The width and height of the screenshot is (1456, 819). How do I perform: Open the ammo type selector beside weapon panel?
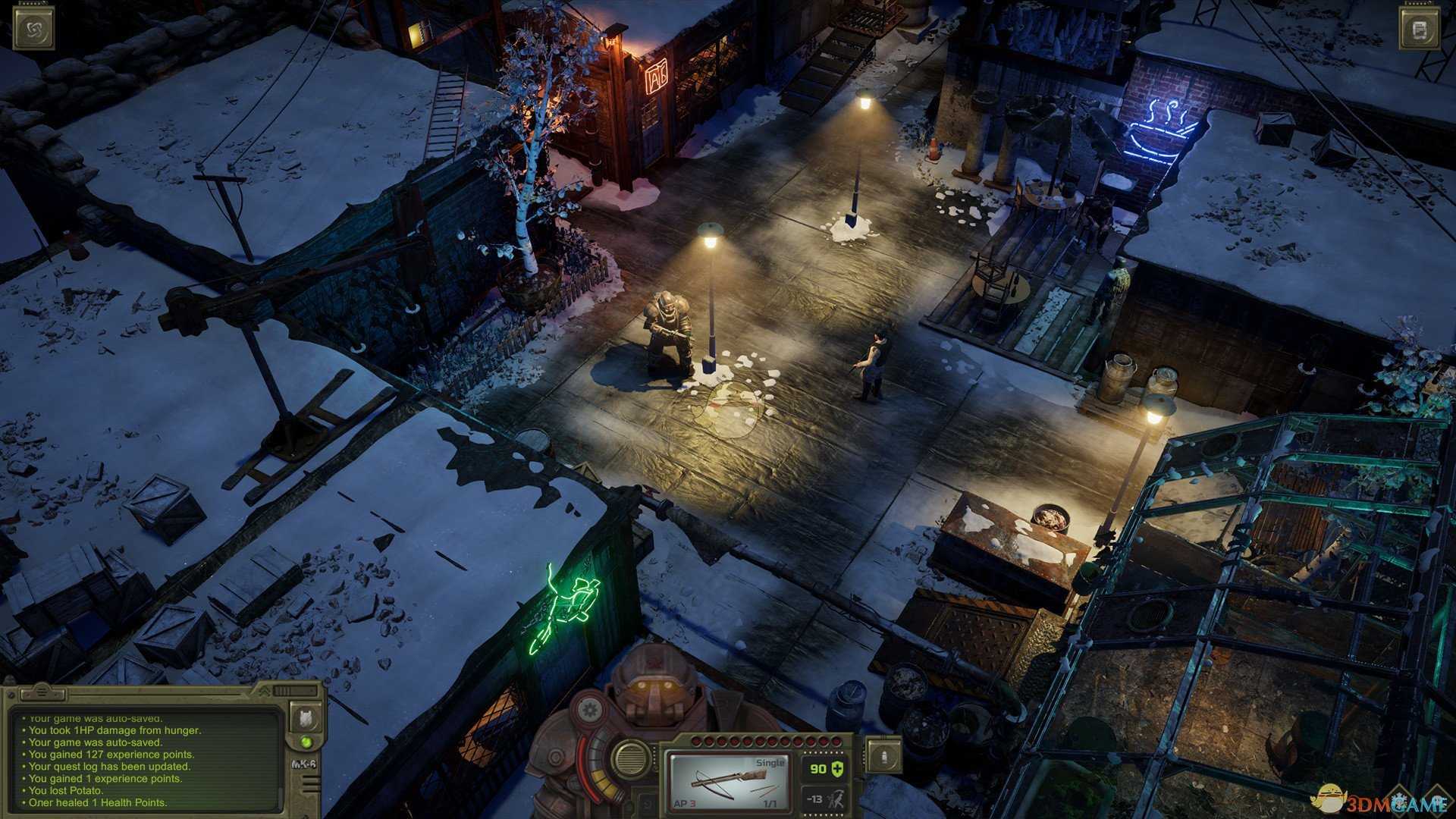coord(884,758)
